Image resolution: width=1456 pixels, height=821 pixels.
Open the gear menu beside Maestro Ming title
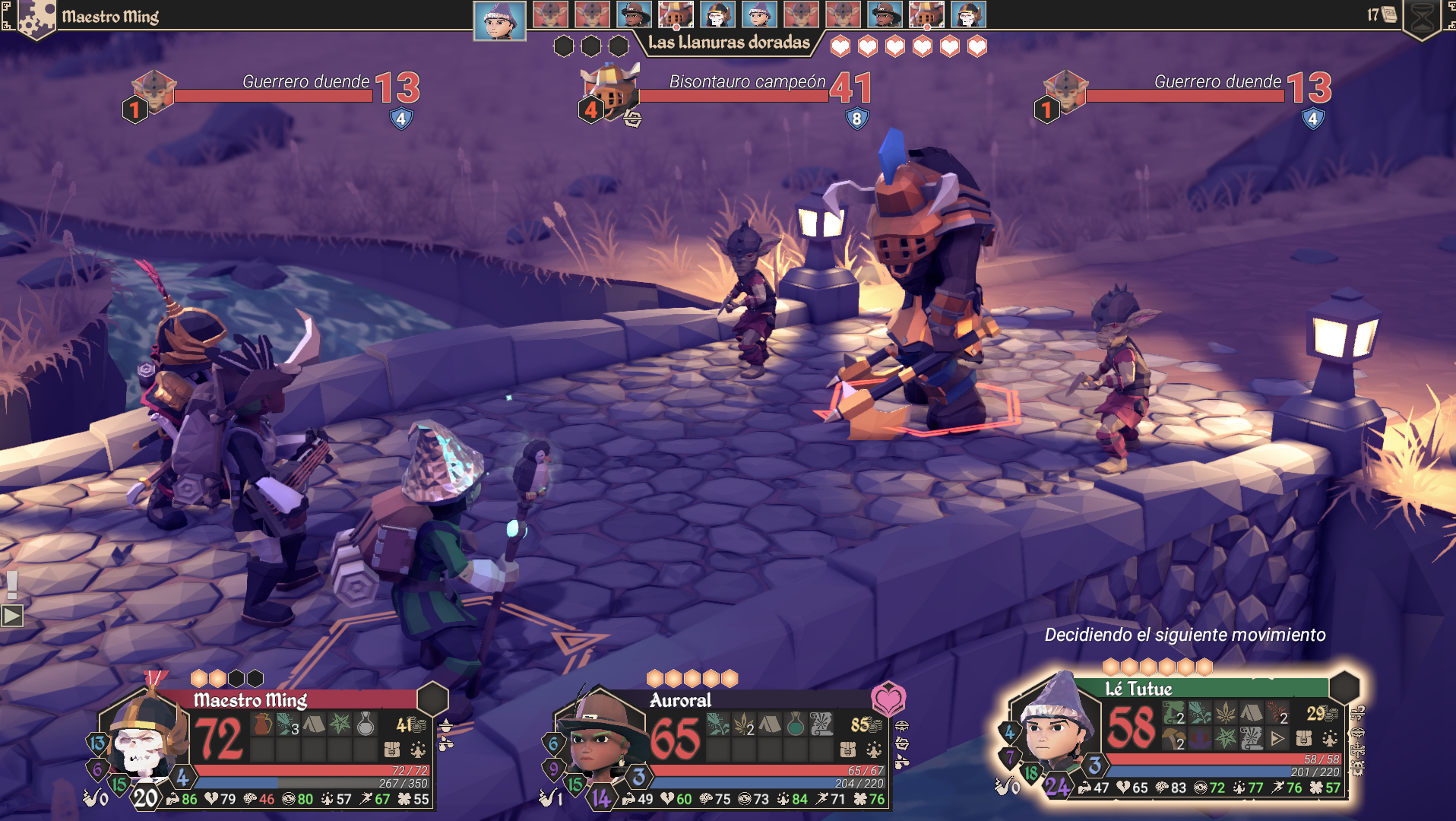coord(36,18)
